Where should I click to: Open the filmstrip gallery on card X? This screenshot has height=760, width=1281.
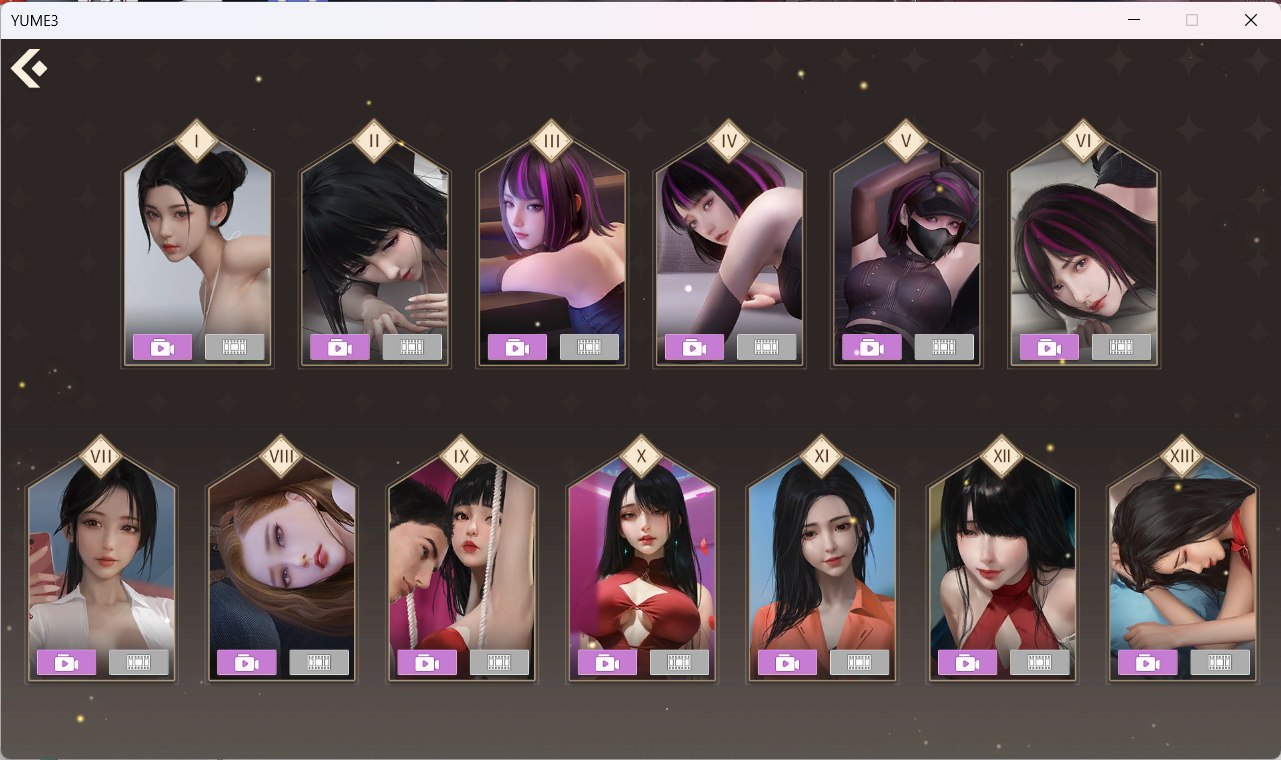pos(681,661)
